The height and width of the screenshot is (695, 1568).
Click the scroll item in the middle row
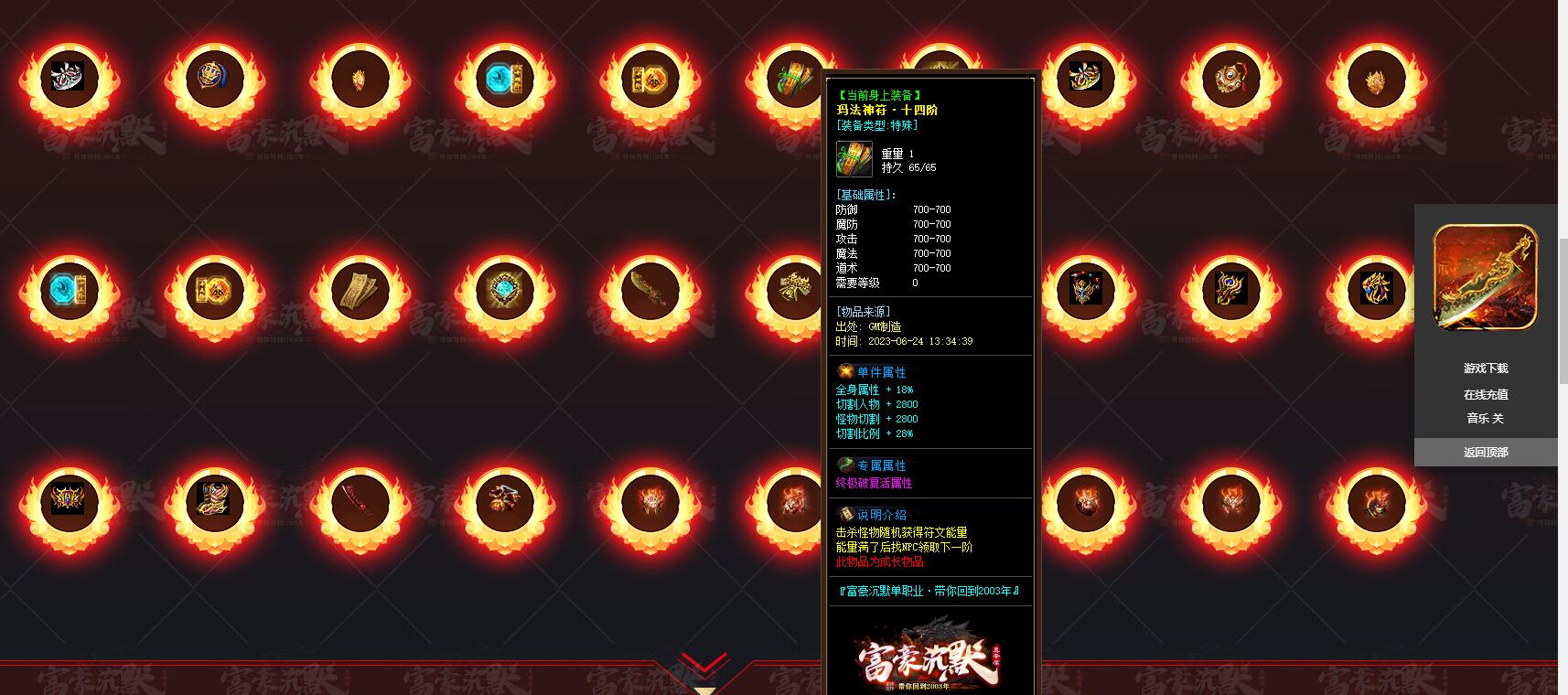coord(359,291)
